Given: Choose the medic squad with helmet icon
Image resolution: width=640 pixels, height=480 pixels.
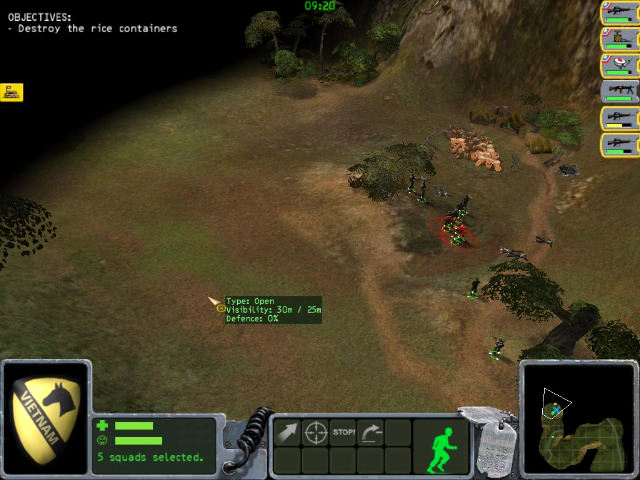Looking at the screenshot, I should [x=620, y=66].
